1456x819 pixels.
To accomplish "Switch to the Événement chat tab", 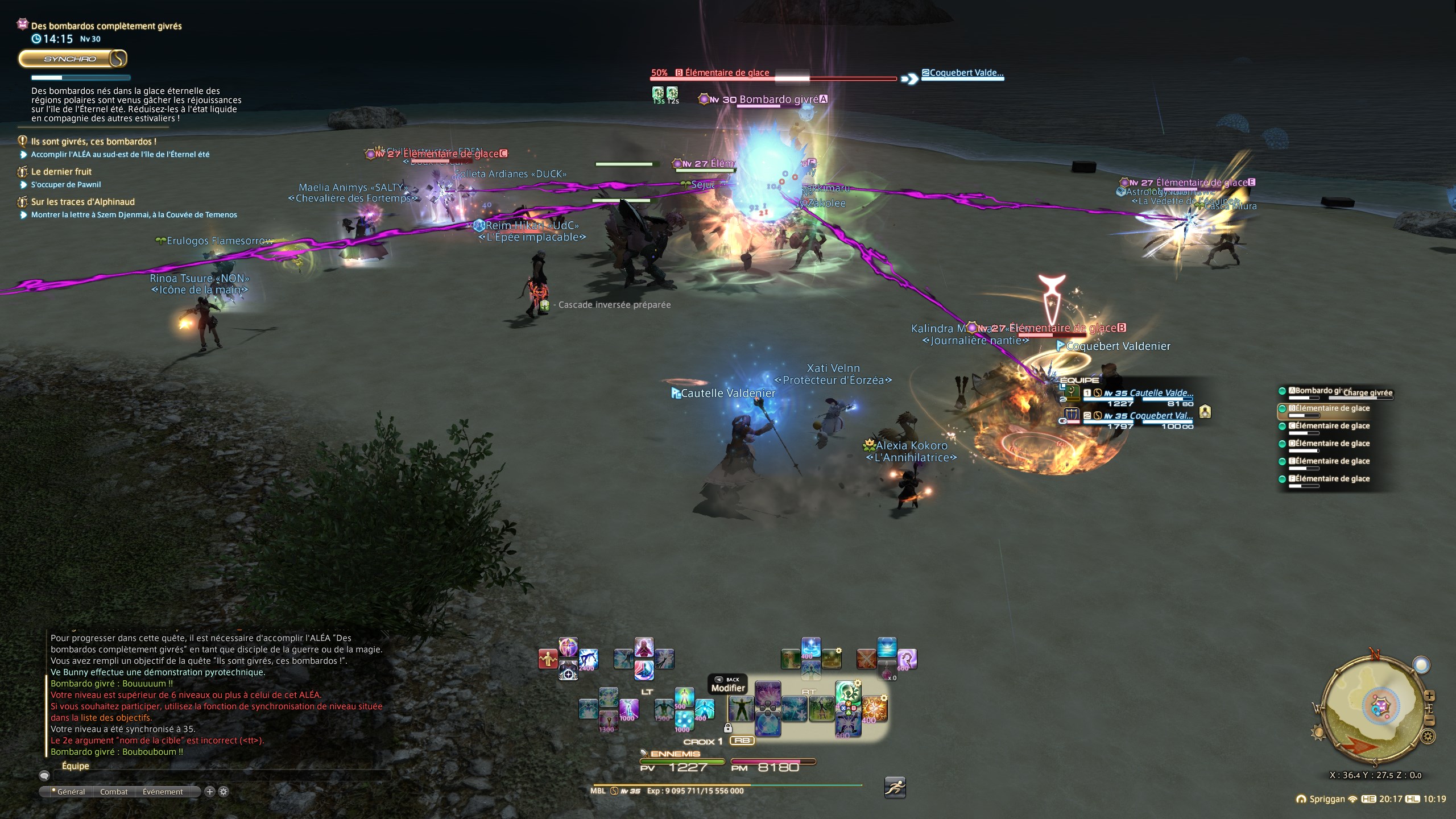I will pos(163,792).
